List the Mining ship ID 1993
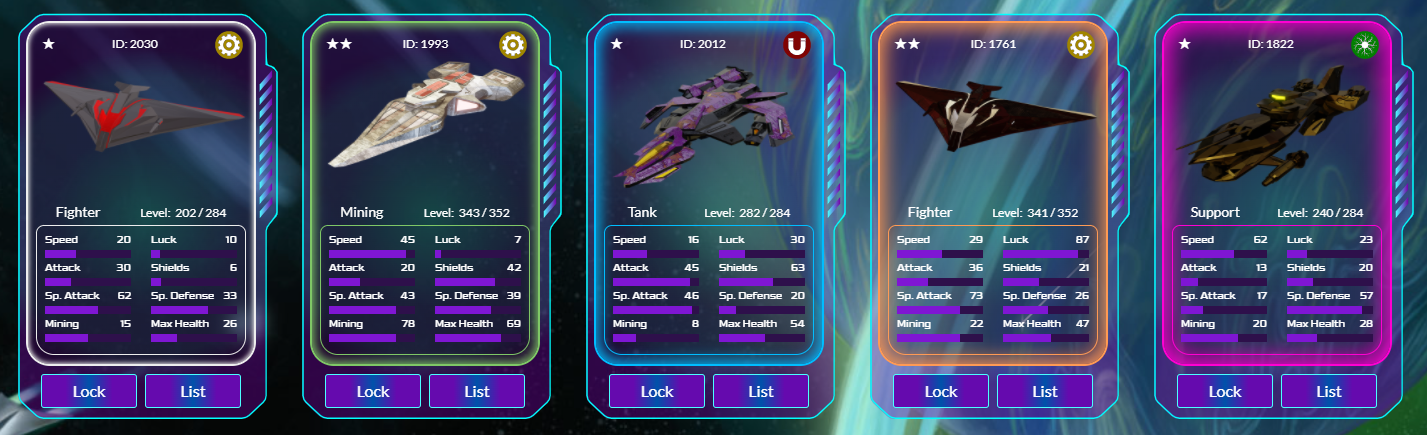Image resolution: width=1427 pixels, height=435 pixels. tap(477, 391)
